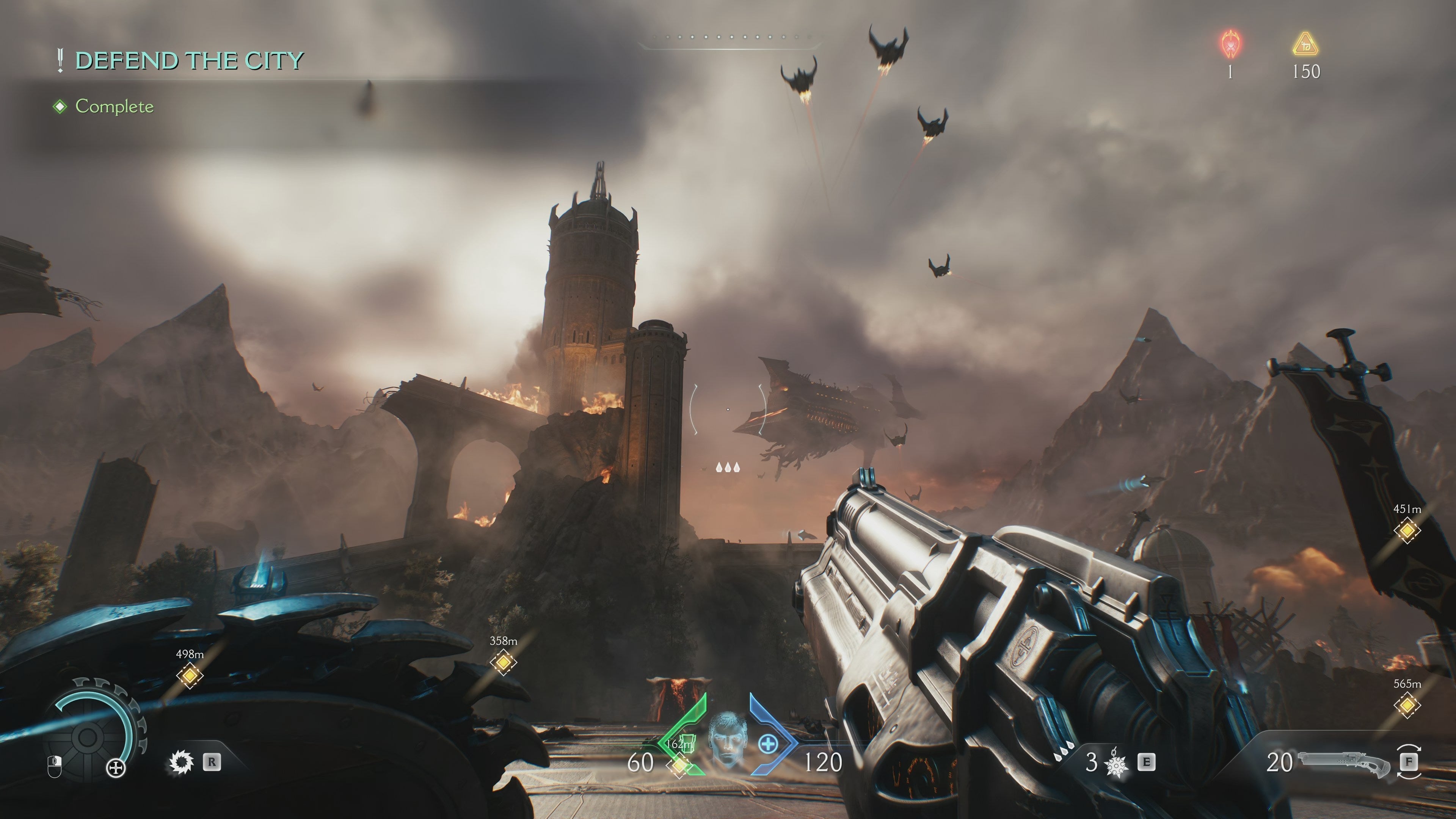Select the 358m waypoint marker
Image resolution: width=1456 pixels, height=819 pixels.
point(502,662)
